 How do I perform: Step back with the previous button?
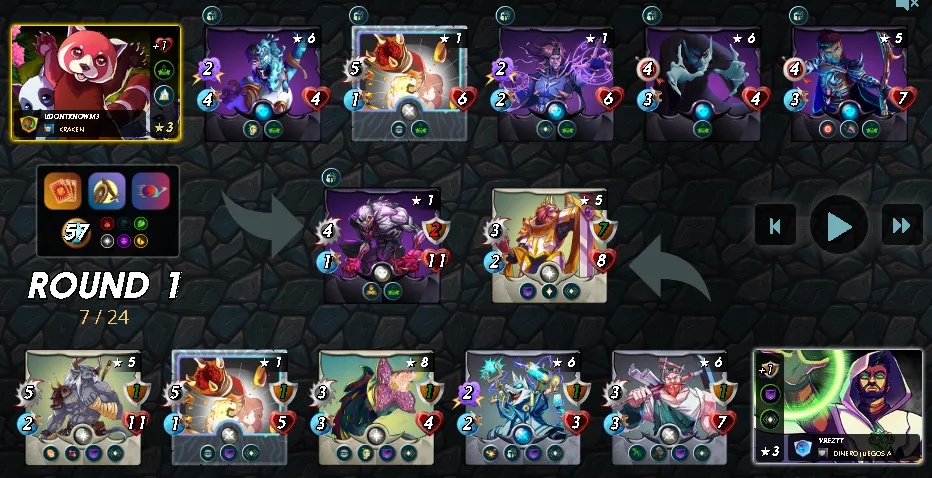tap(775, 225)
